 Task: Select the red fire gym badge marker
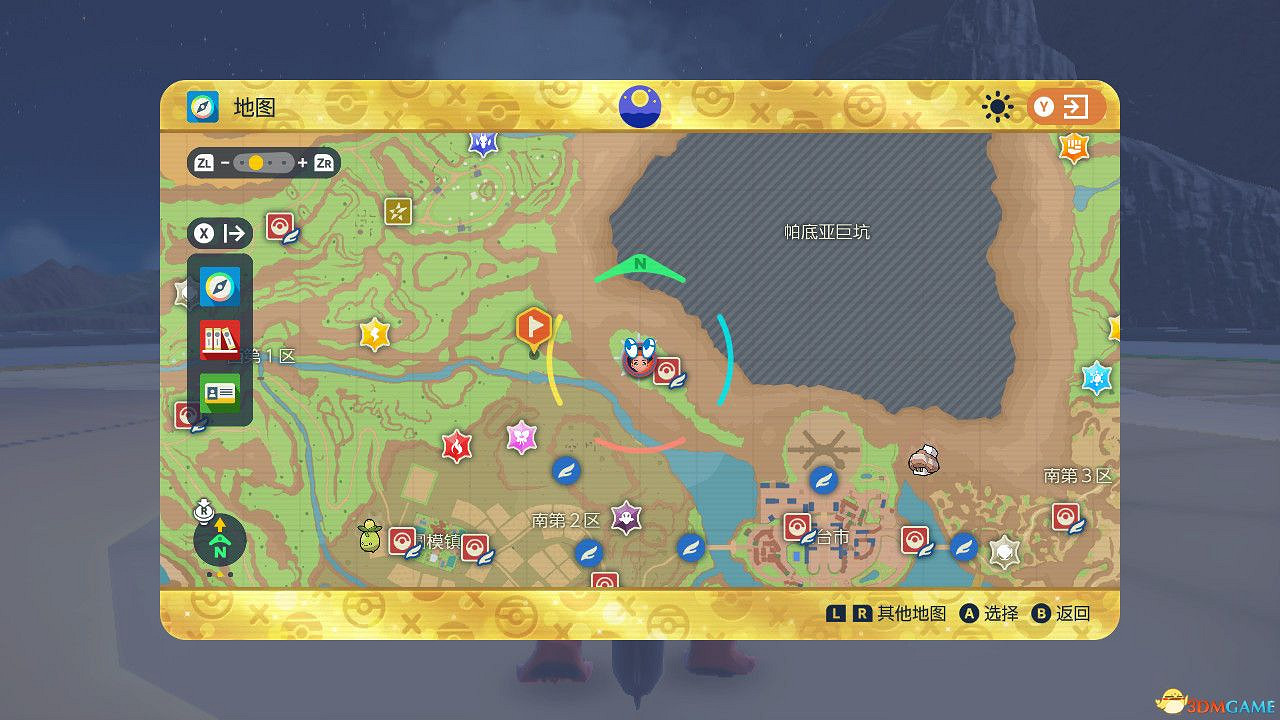[x=456, y=447]
